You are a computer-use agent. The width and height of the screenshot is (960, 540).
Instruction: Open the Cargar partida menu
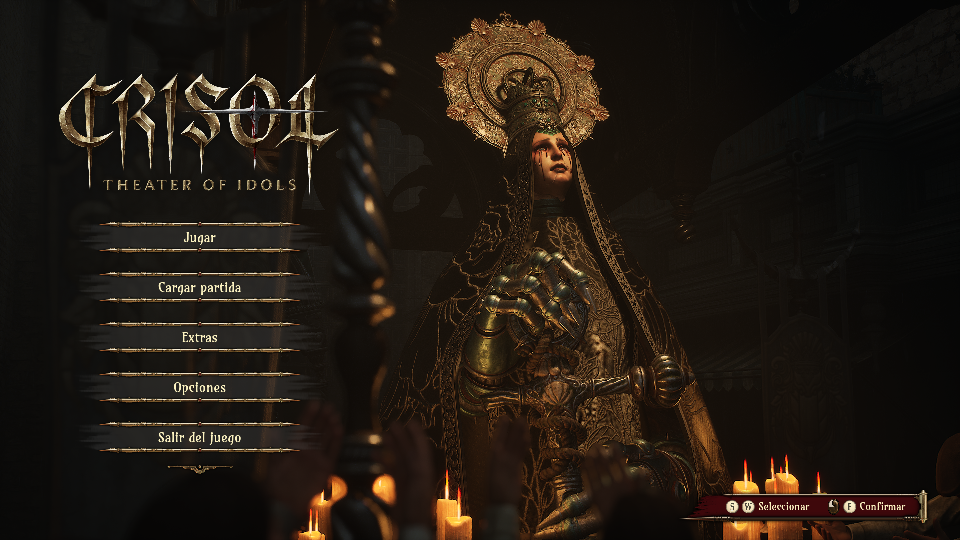(x=200, y=288)
